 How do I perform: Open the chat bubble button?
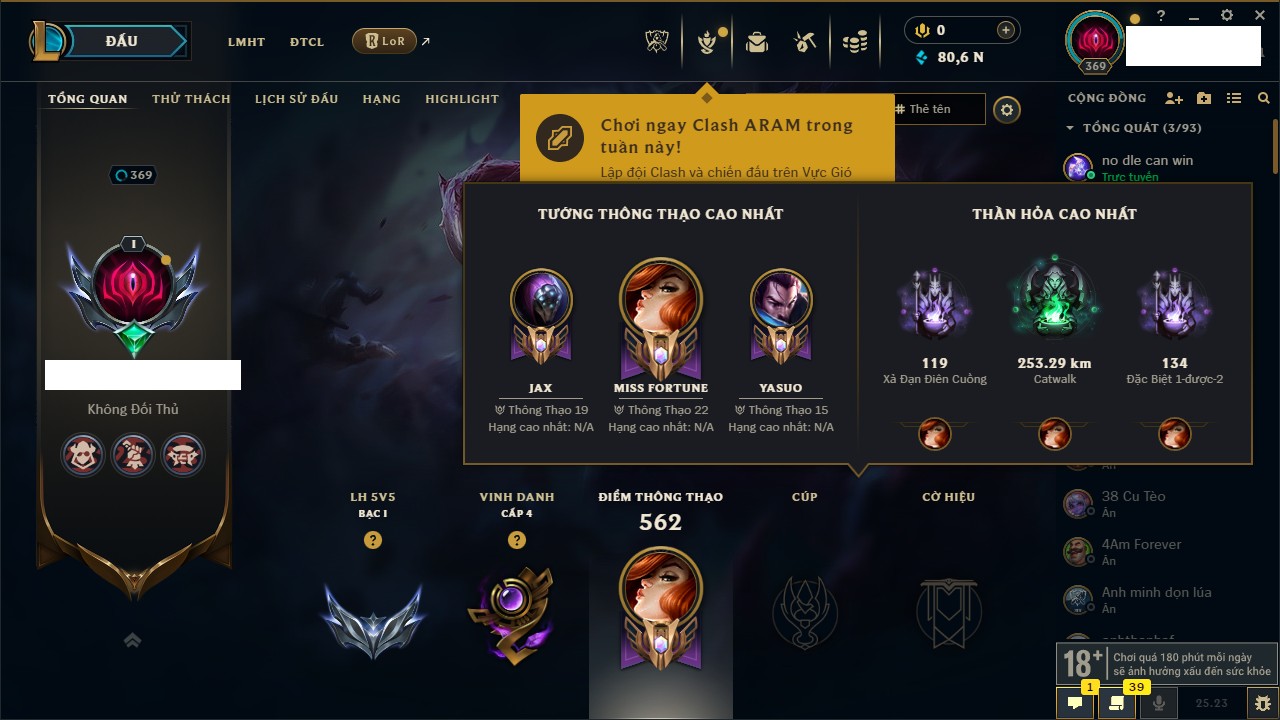click(1075, 703)
